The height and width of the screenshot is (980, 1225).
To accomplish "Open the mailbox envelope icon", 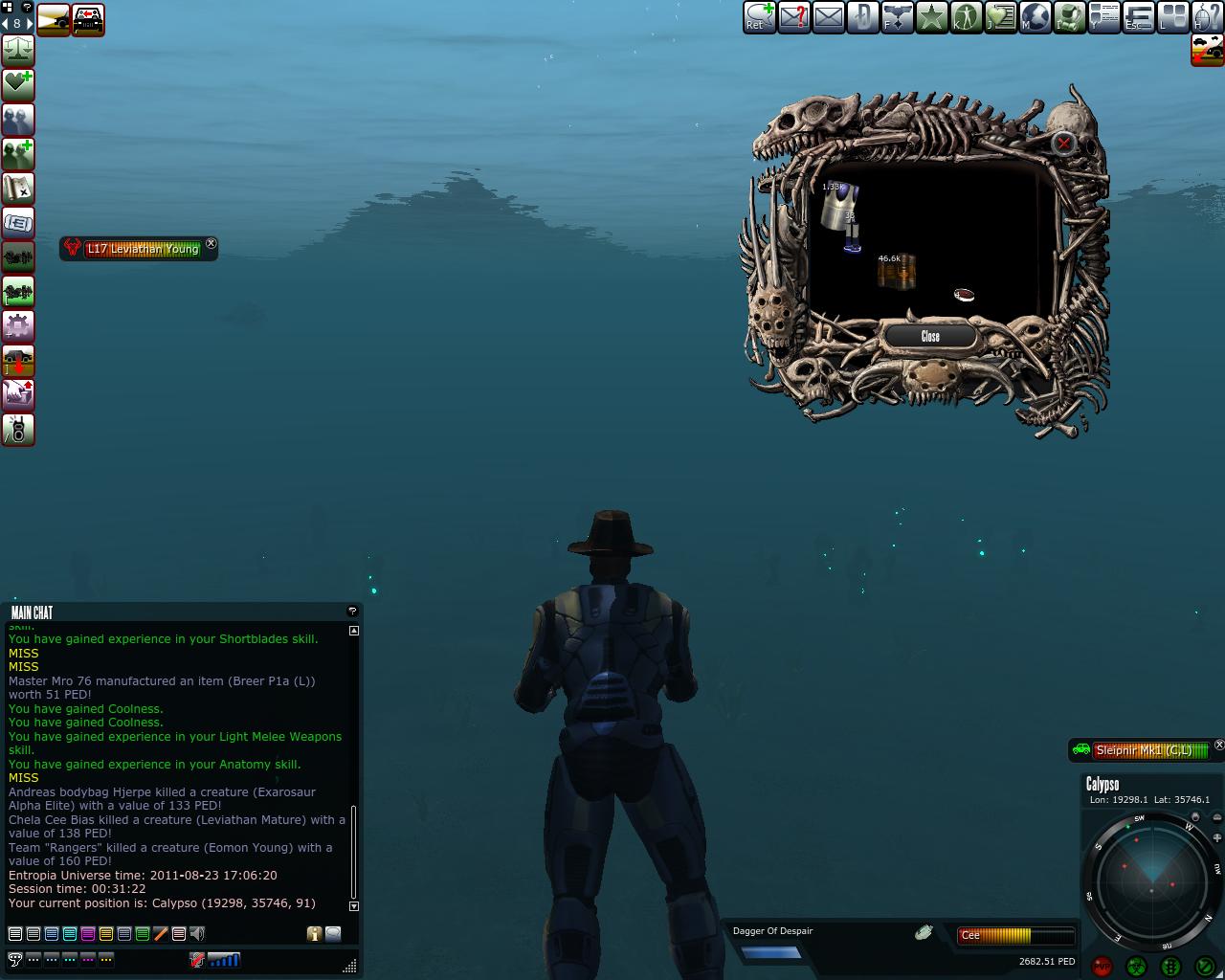I will [828, 16].
